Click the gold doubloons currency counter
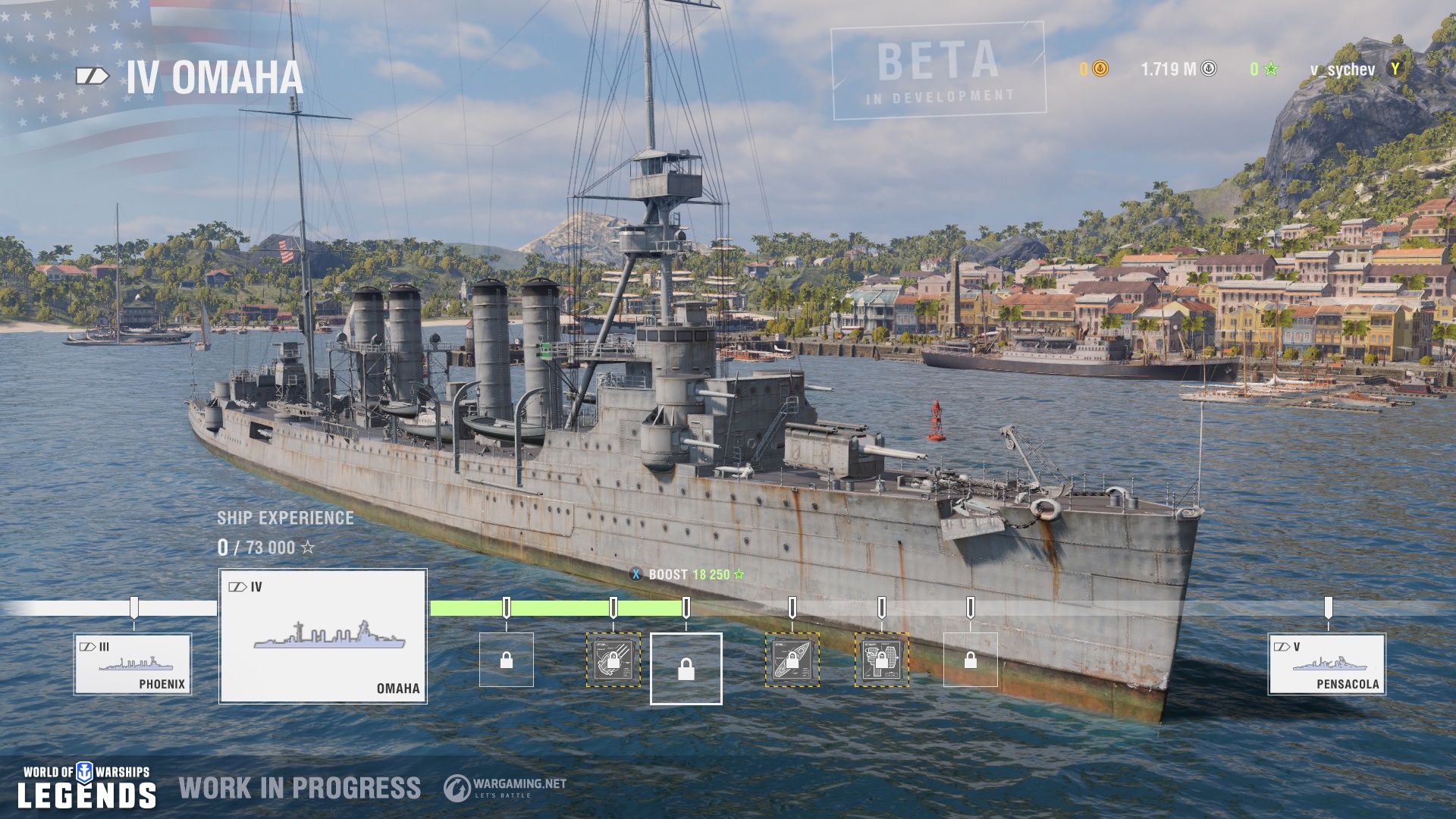The height and width of the screenshot is (819, 1456). coord(1094,70)
